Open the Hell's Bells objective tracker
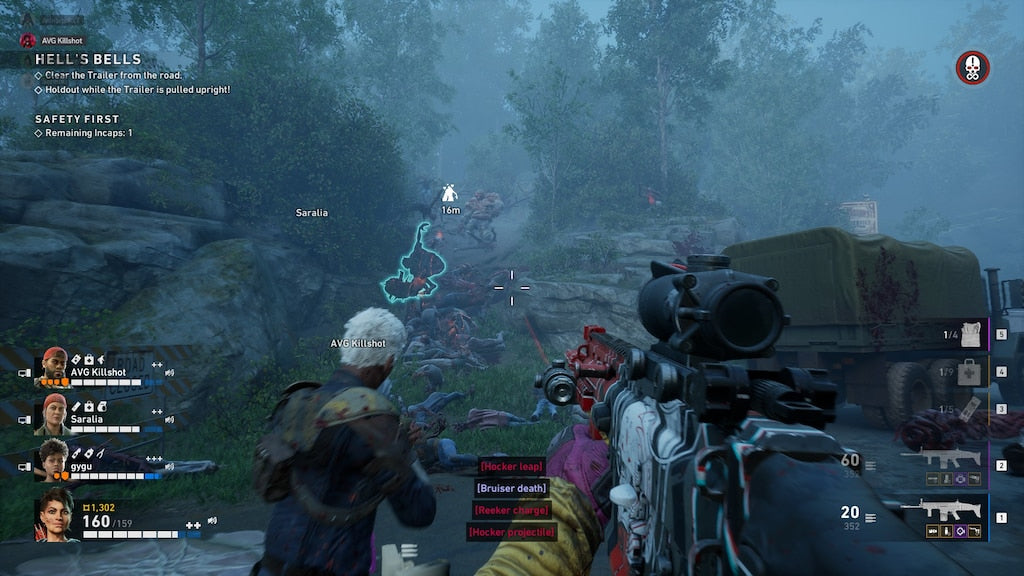This screenshot has height=576, width=1024. [x=88, y=60]
